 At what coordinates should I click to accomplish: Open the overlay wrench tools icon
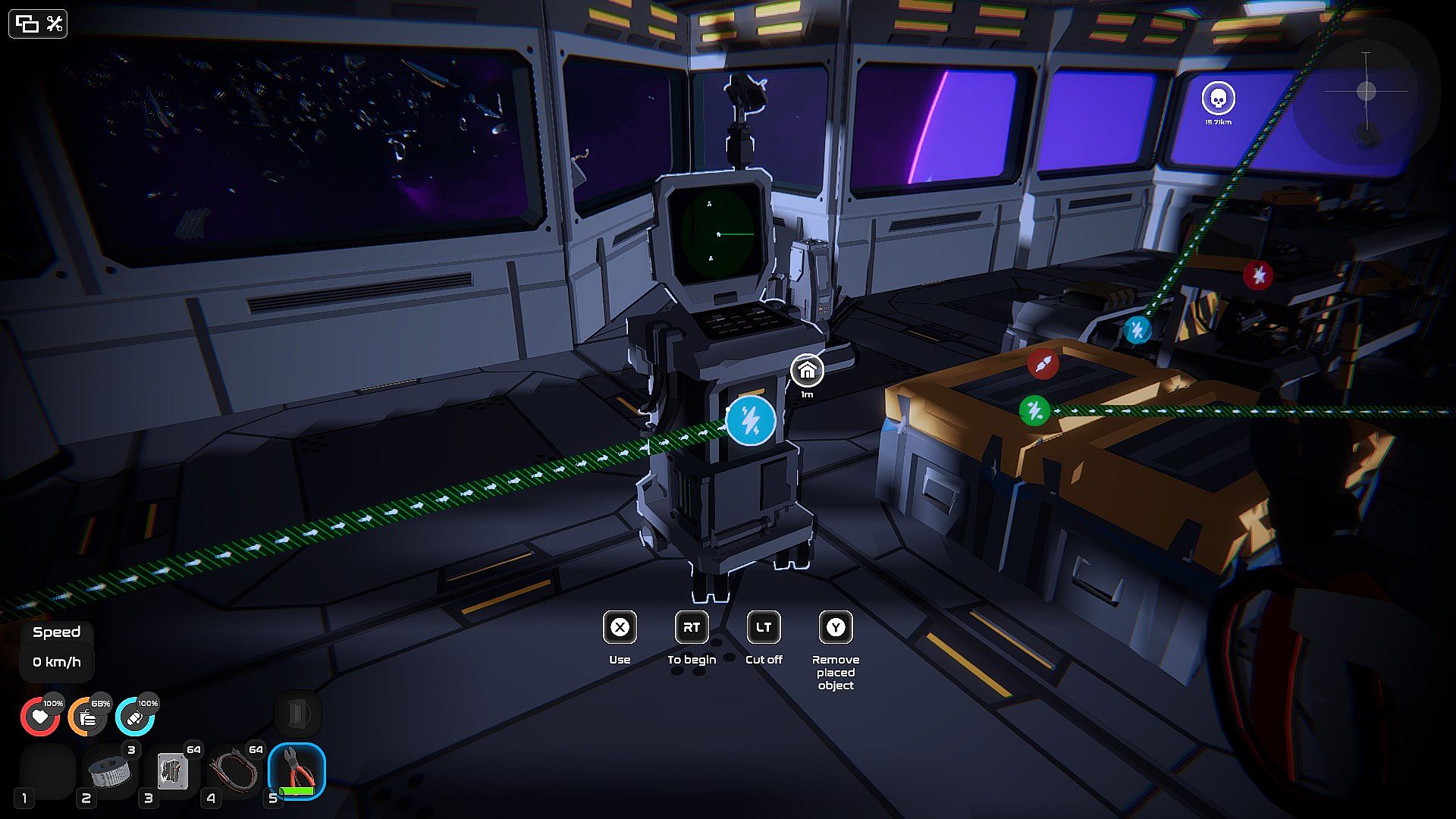click(x=54, y=24)
